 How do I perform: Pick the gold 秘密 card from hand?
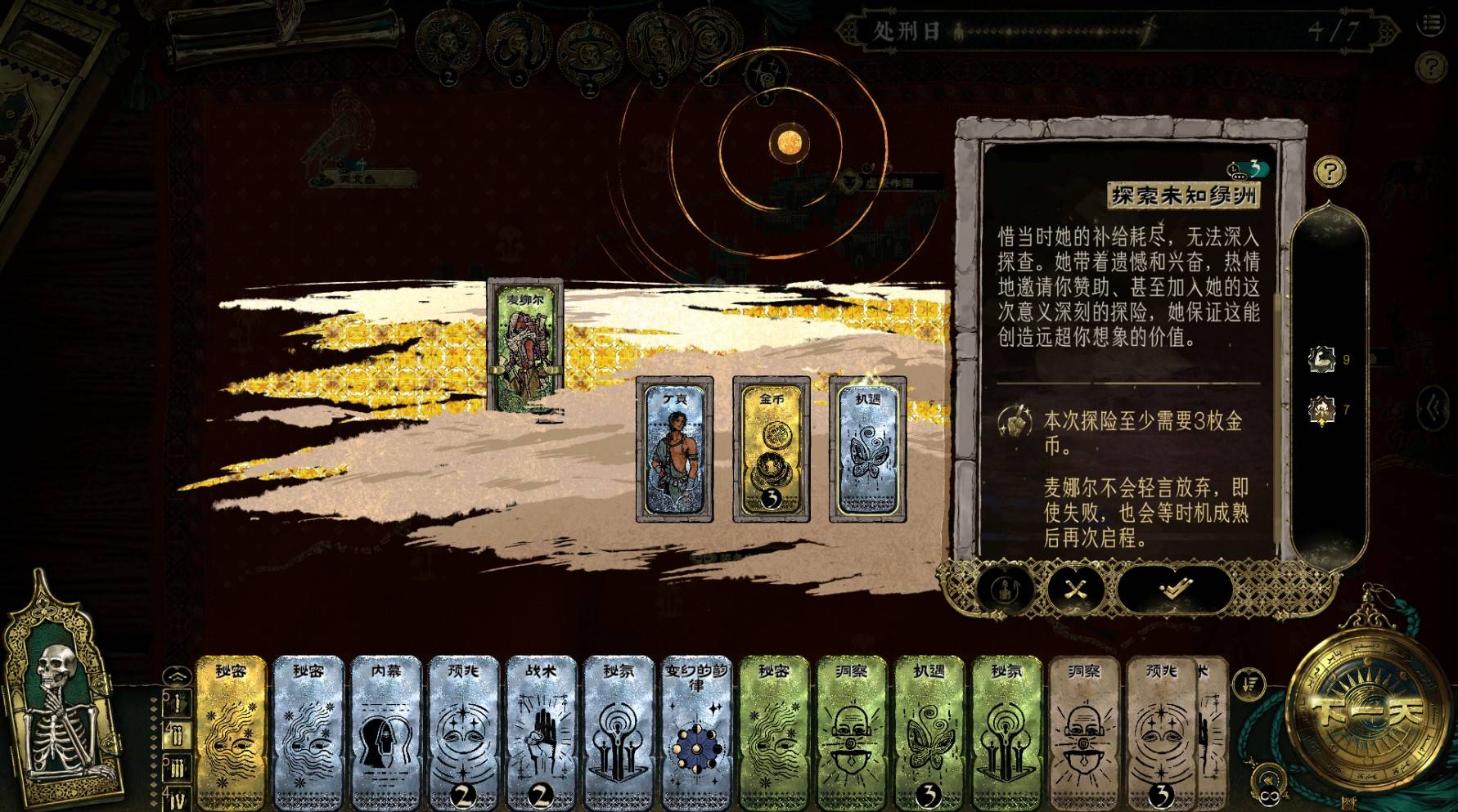click(232, 732)
